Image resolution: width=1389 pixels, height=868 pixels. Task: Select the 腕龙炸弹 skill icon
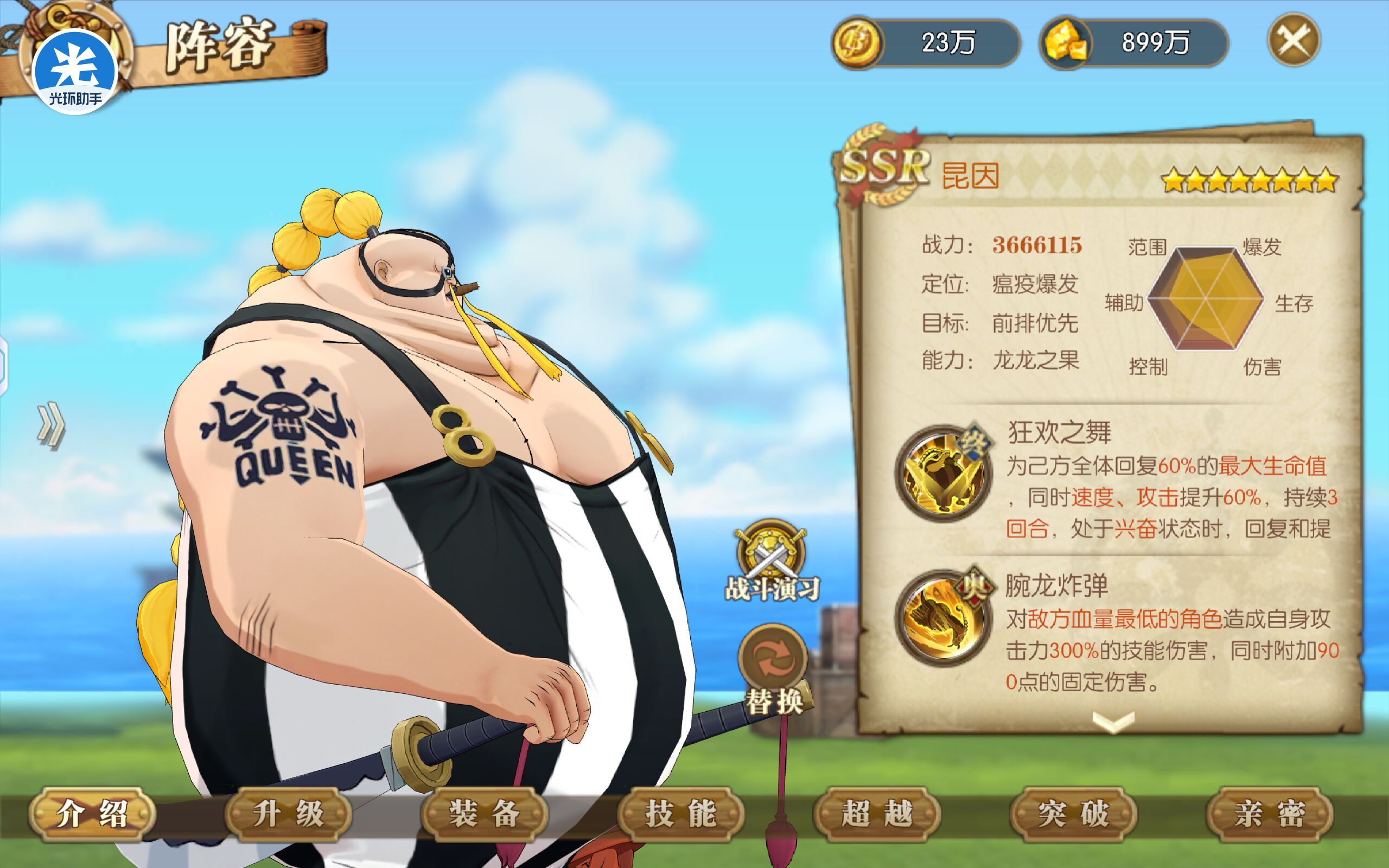pos(943,618)
